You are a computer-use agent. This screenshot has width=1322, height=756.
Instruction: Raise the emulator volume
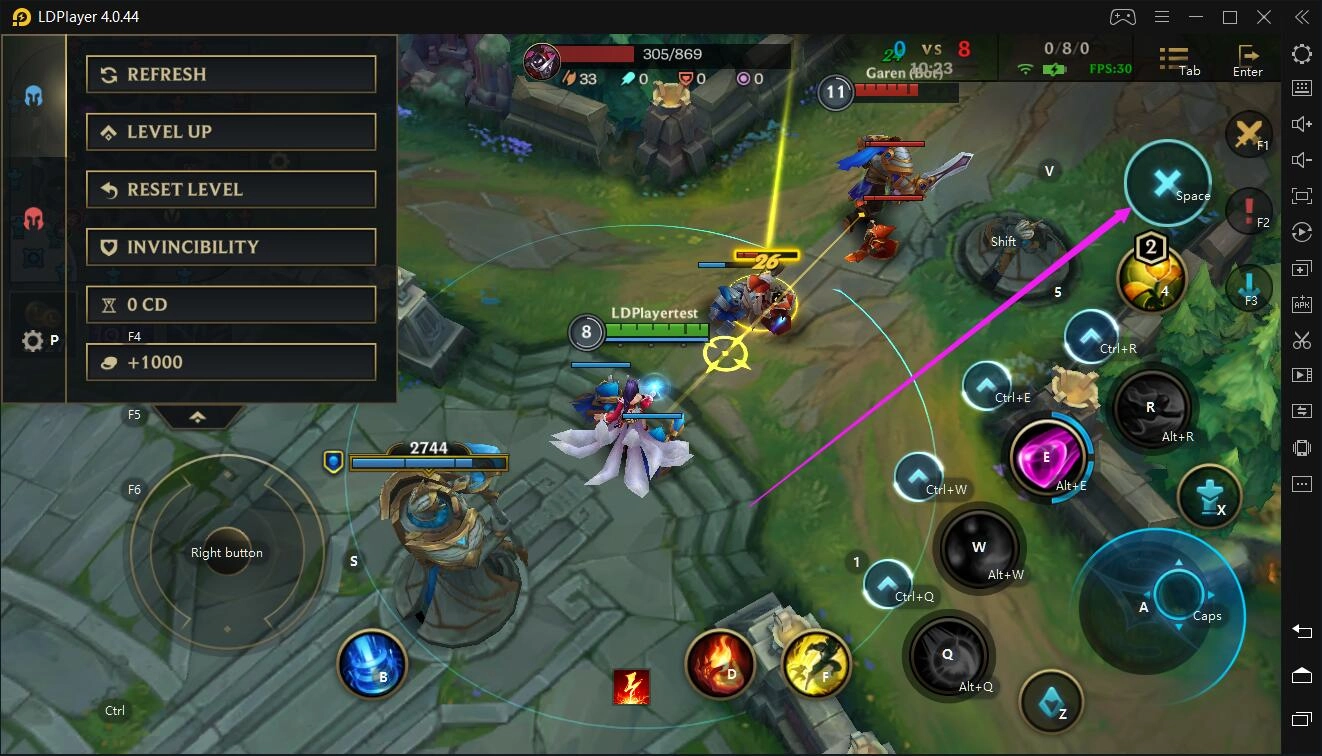click(x=1301, y=124)
